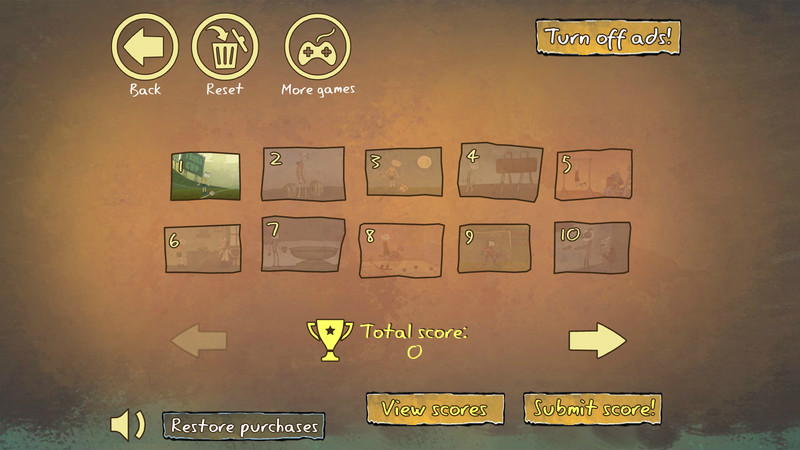Go back with the Back arrow button

click(145, 45)
